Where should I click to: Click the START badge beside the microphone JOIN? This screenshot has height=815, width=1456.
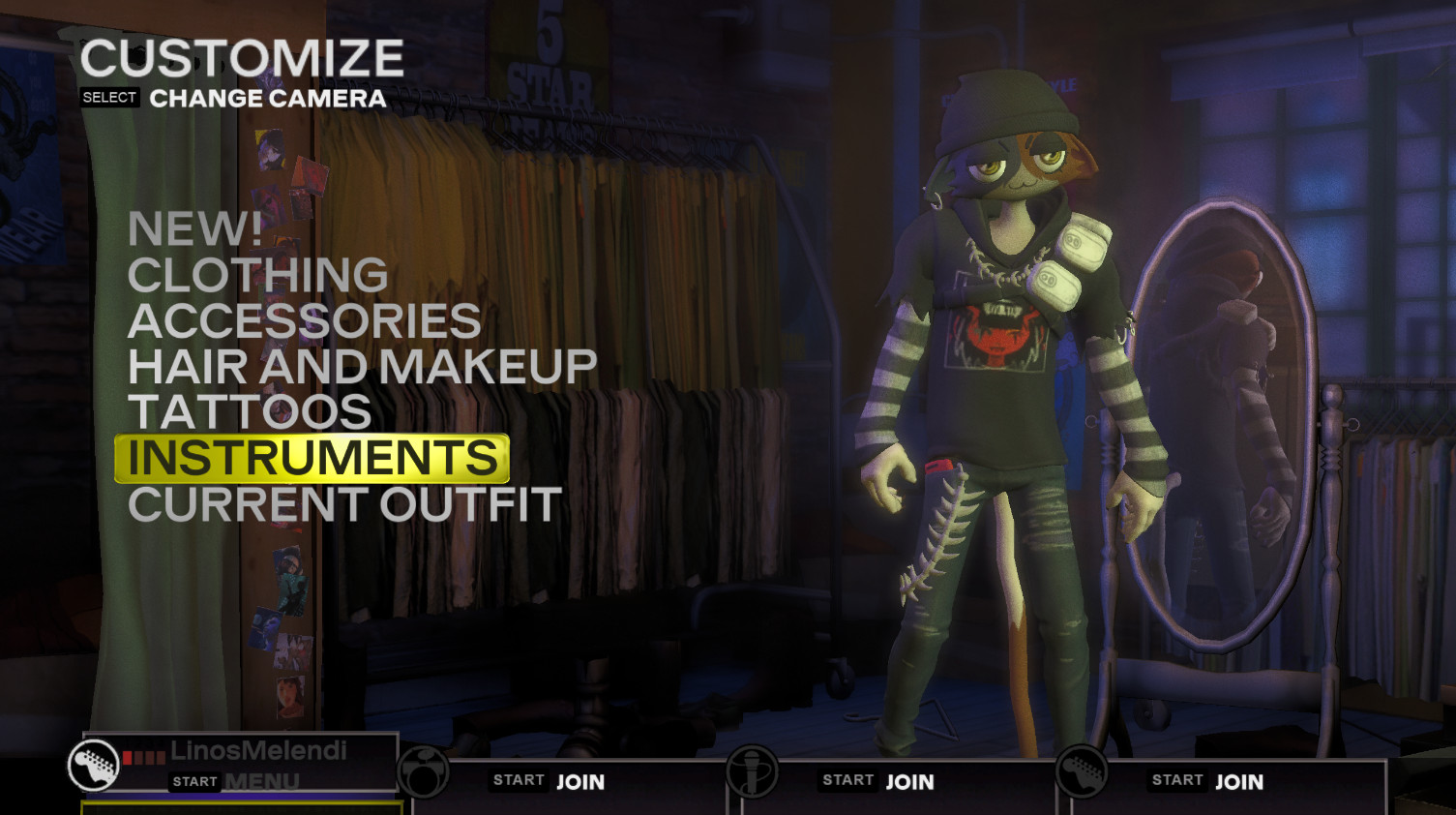tap(847, 780)
